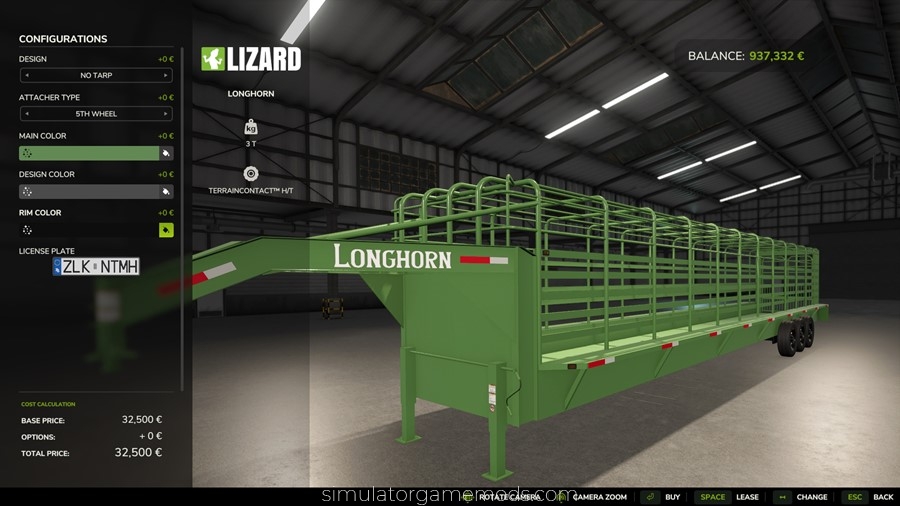Go back from the shop configuration
This screenshot has width=900, height=506.
[869, 497]
